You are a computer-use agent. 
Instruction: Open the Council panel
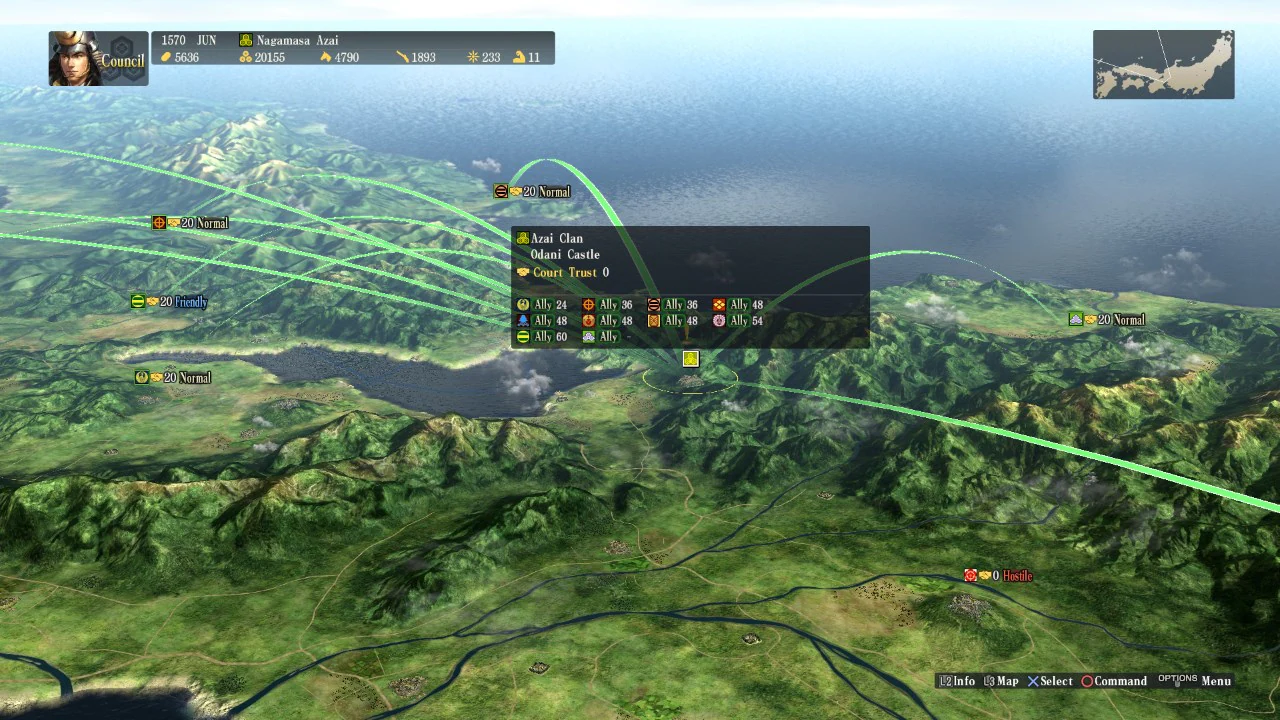click(122, 60)
